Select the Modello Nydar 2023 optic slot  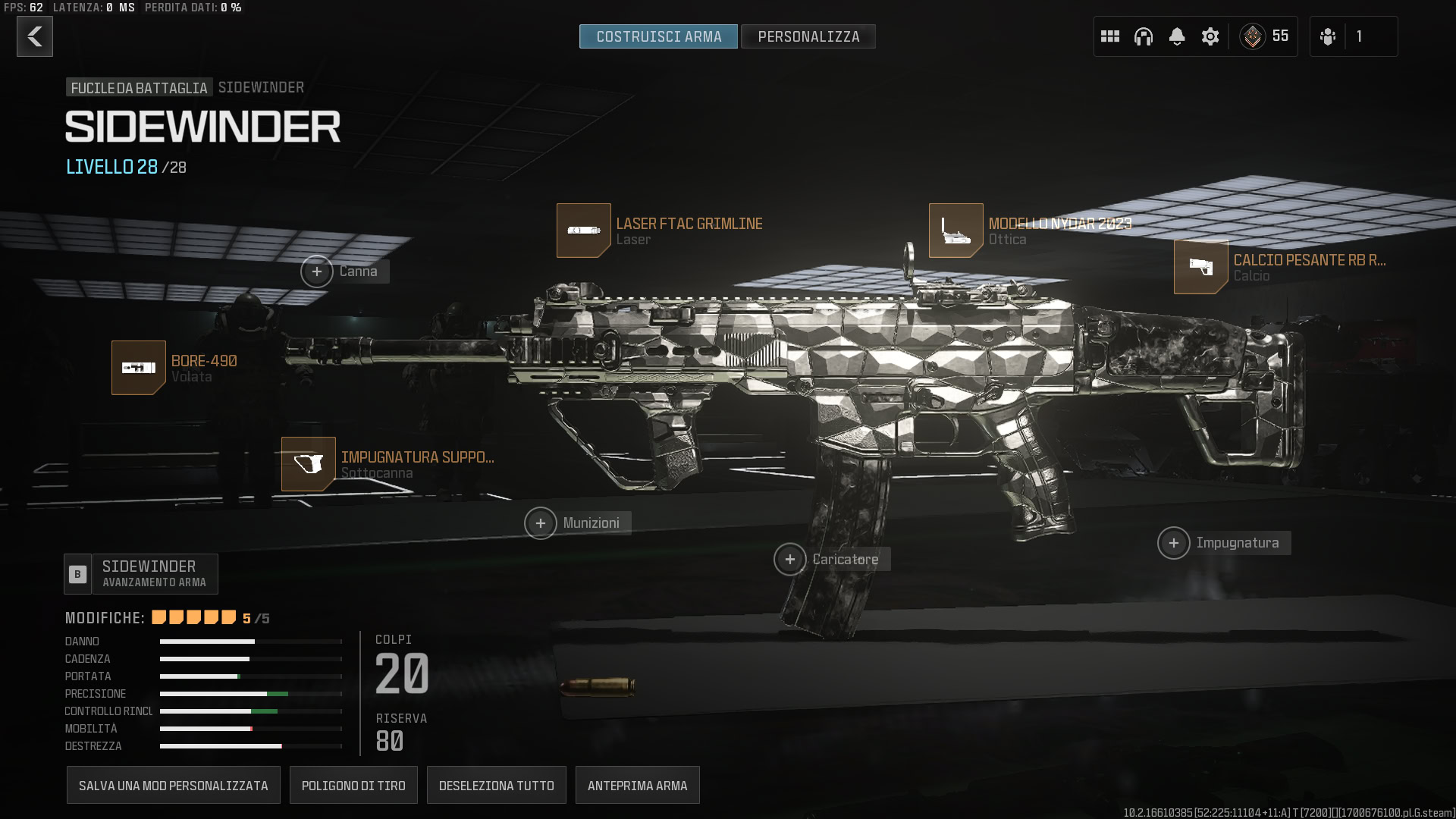(x=956, y=231)
